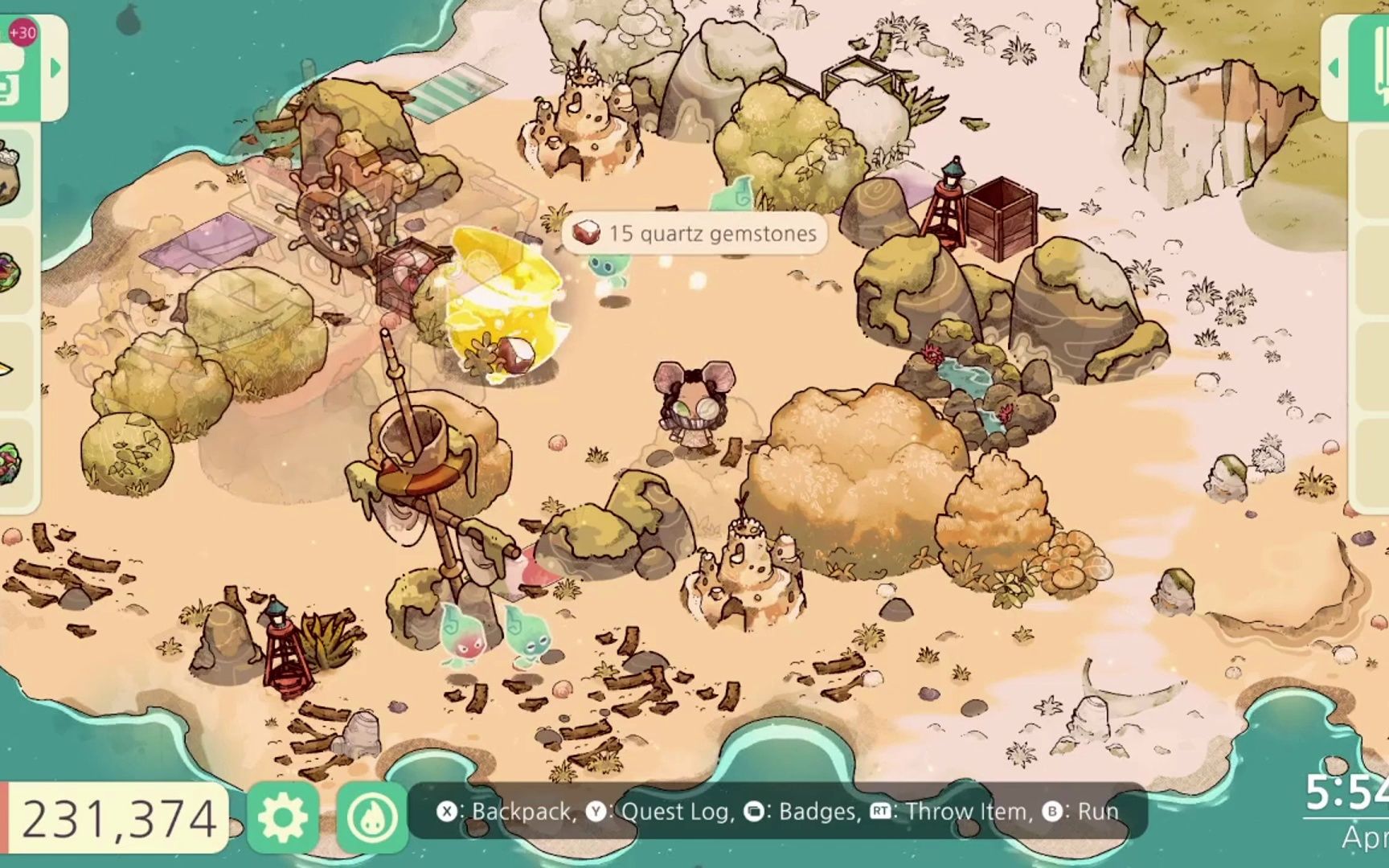The width and height of the screenshot is (1389, 868).
Task: Click the flame spirit icon button
Action: [372, 817]
